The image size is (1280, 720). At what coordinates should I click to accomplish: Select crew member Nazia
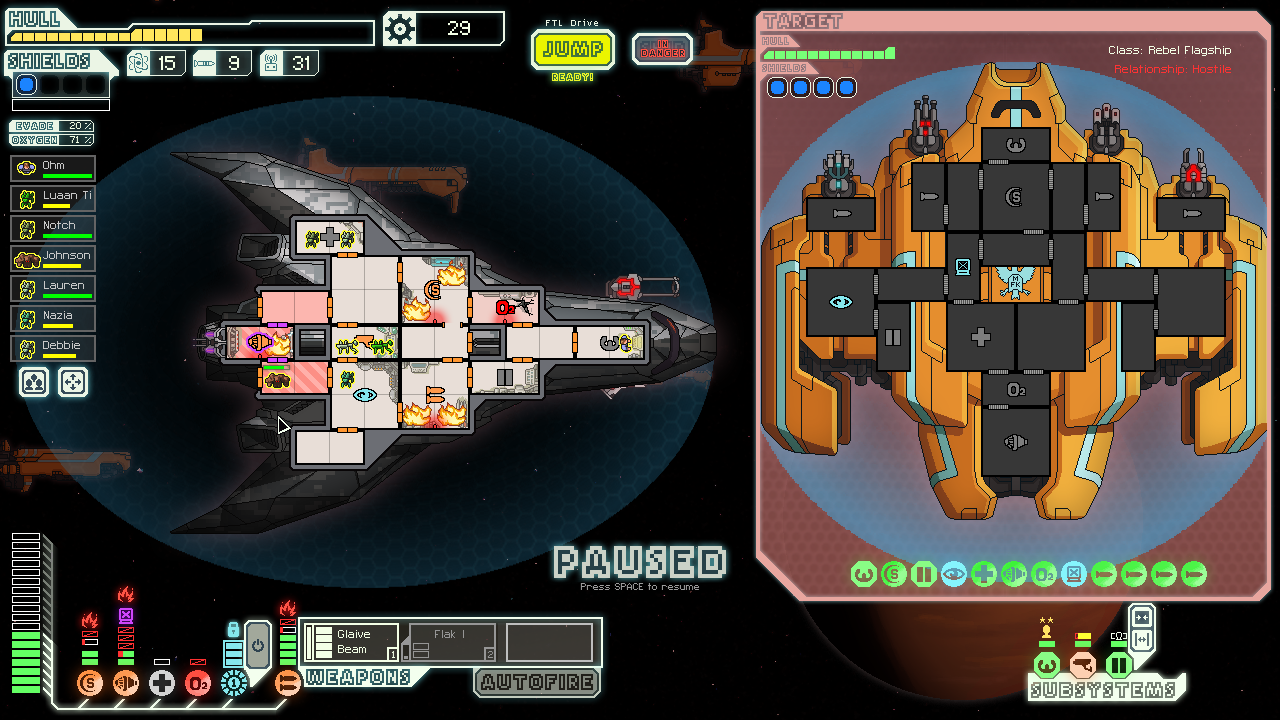(54, 318)
